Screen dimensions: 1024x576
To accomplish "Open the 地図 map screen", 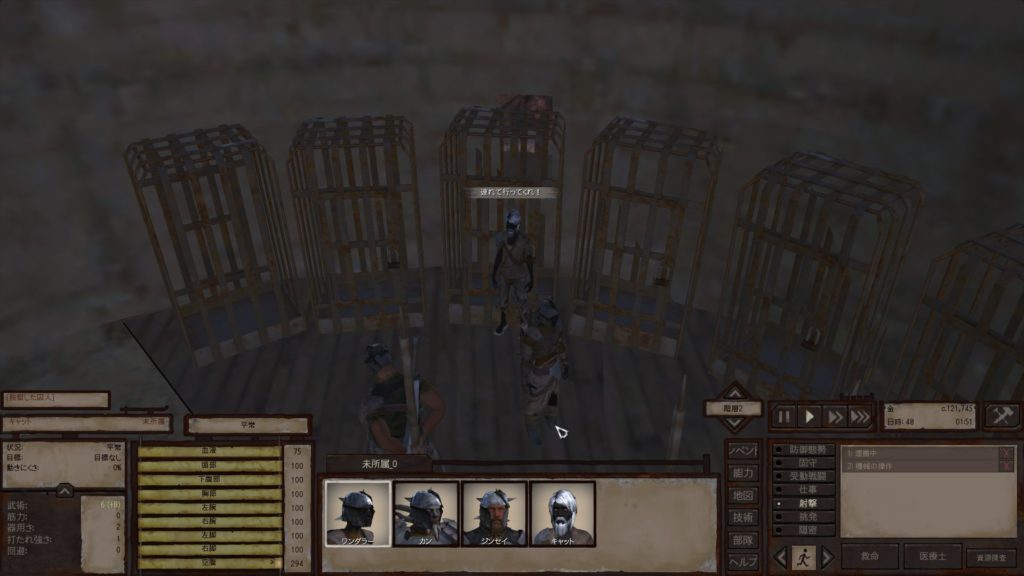I will click(x=741, y=495).
